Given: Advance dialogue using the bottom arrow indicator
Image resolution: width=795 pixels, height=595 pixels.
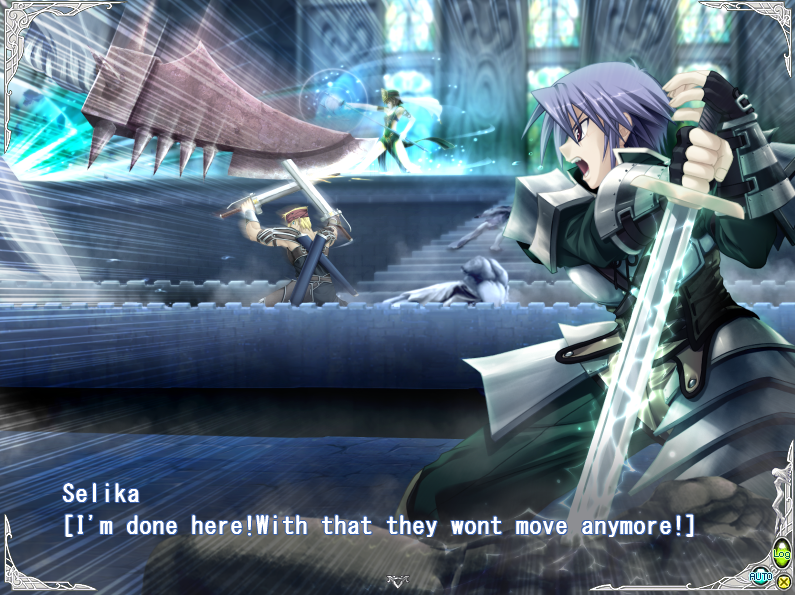Looking at the screenshot, I should tap(397, 581).
